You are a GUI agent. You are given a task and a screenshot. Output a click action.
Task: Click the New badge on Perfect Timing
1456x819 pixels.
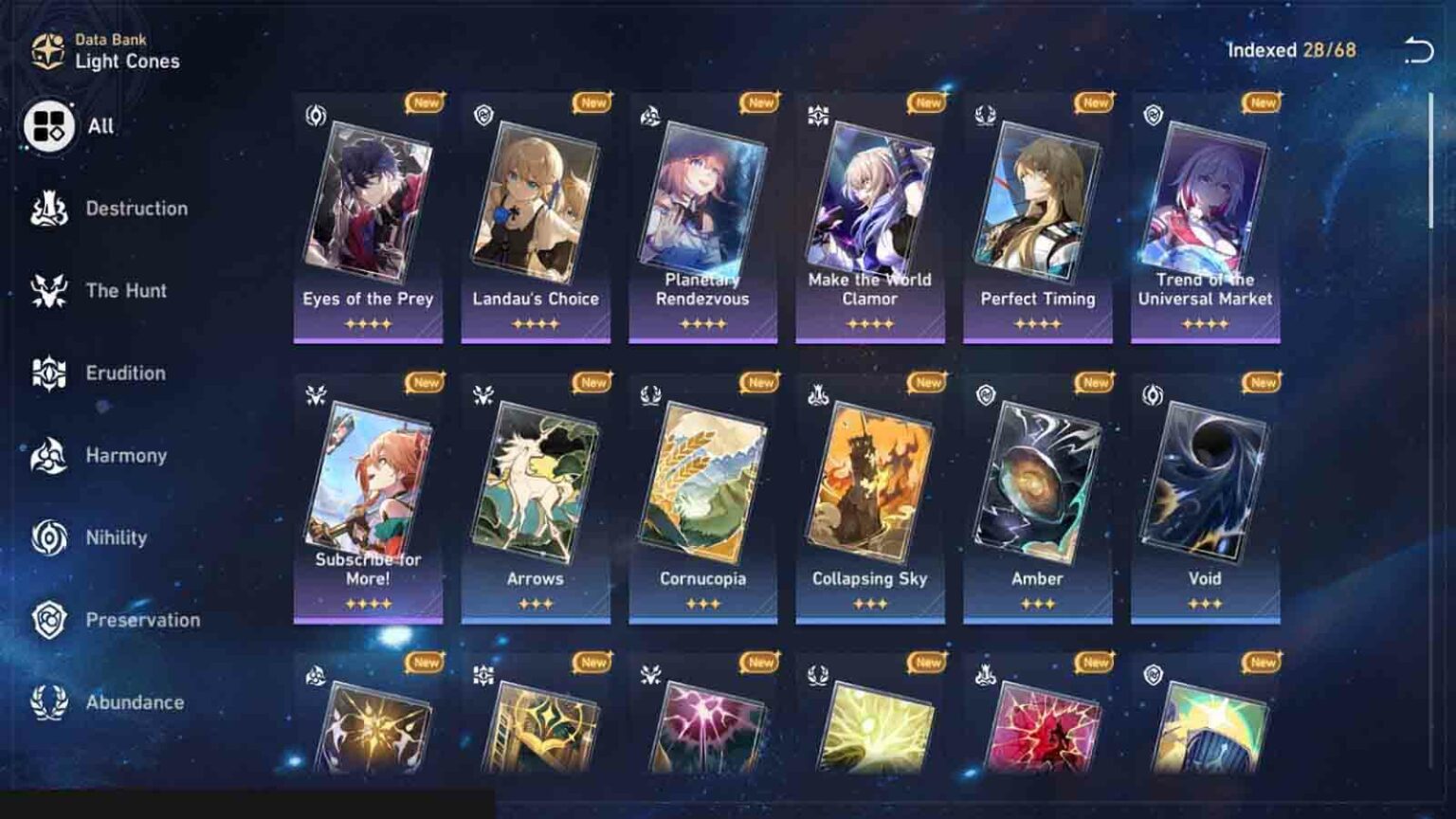1093,102
